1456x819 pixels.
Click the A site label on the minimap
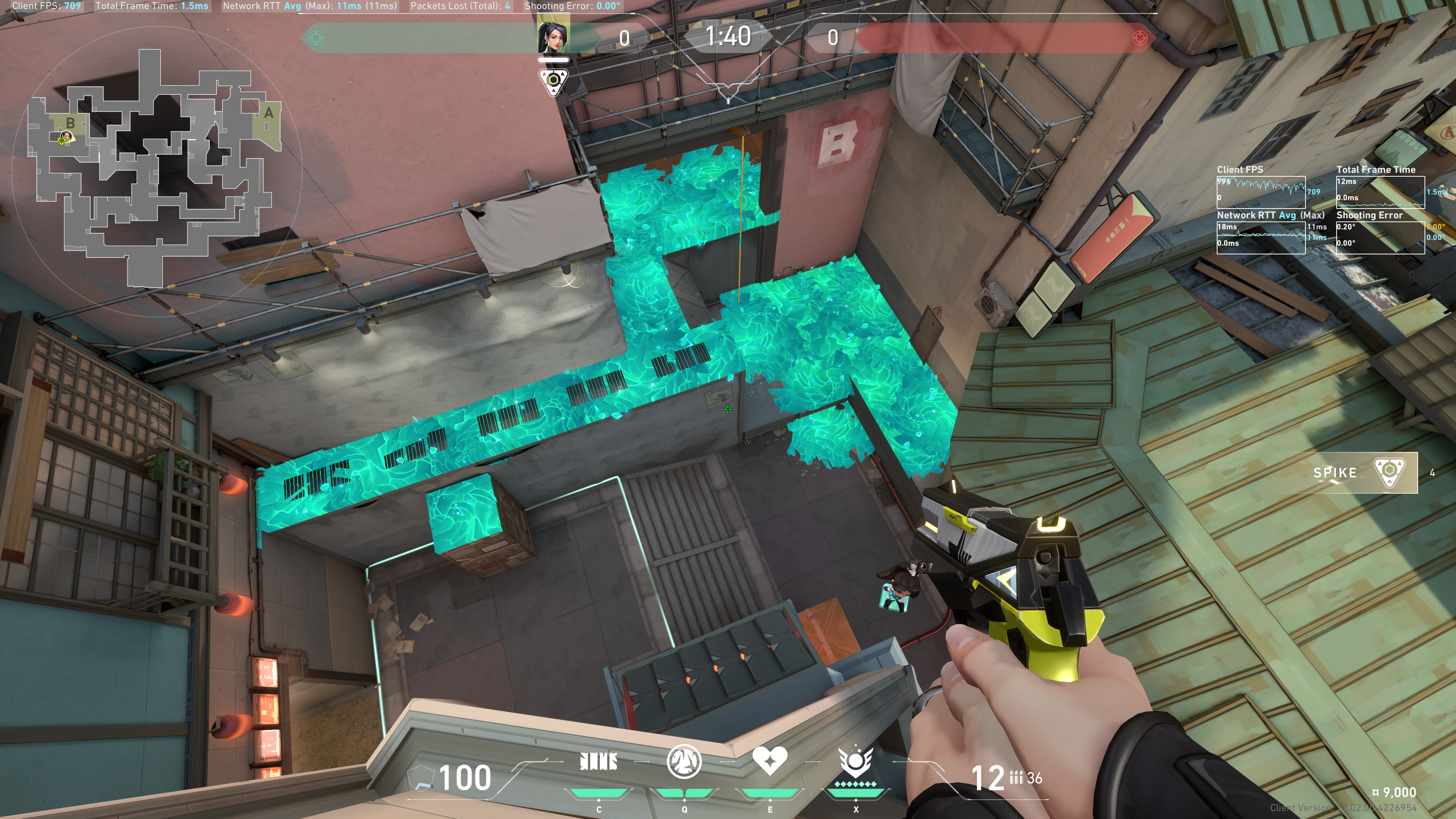[268, 113]
